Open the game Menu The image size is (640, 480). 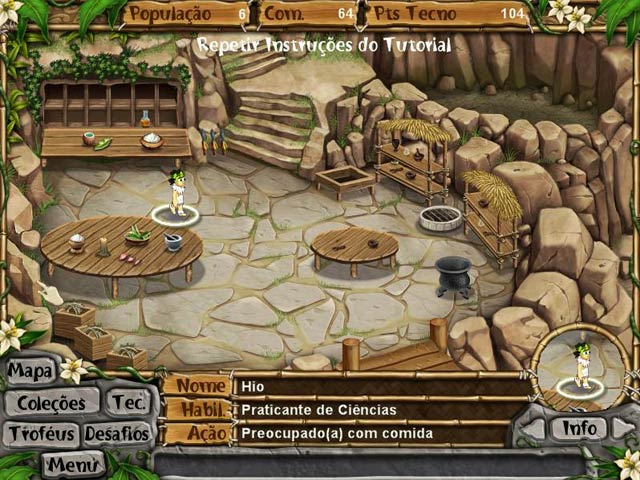(73, 464)
